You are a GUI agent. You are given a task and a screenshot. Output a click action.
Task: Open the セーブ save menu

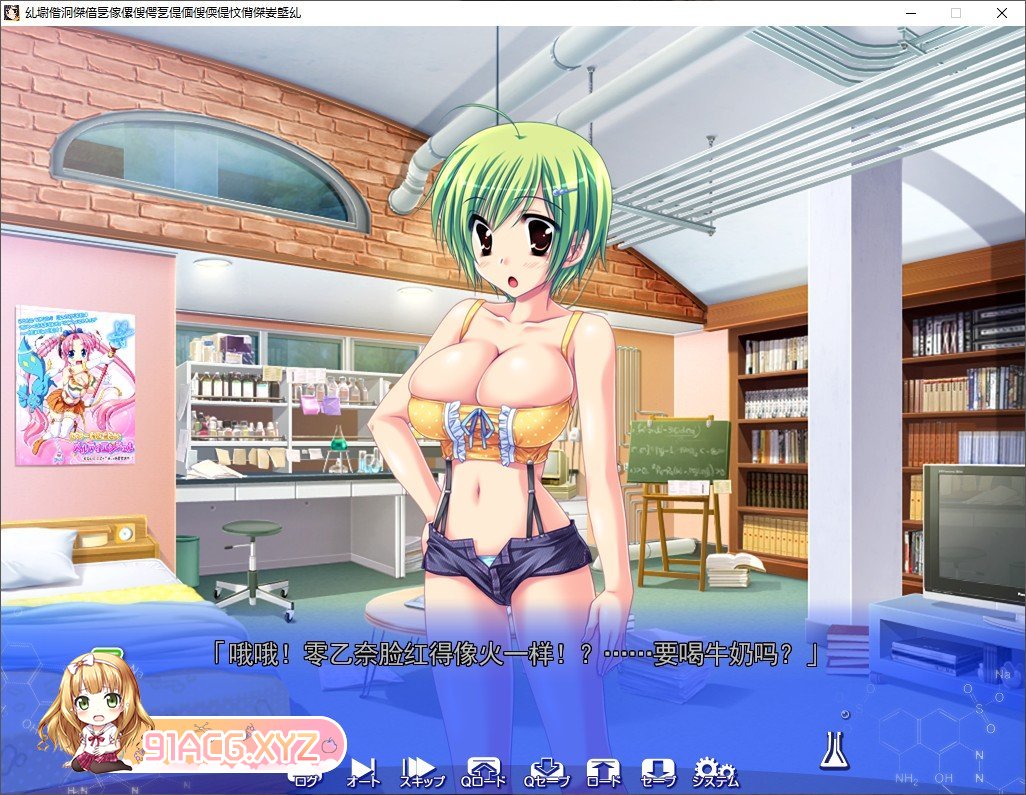click(658, 772)
